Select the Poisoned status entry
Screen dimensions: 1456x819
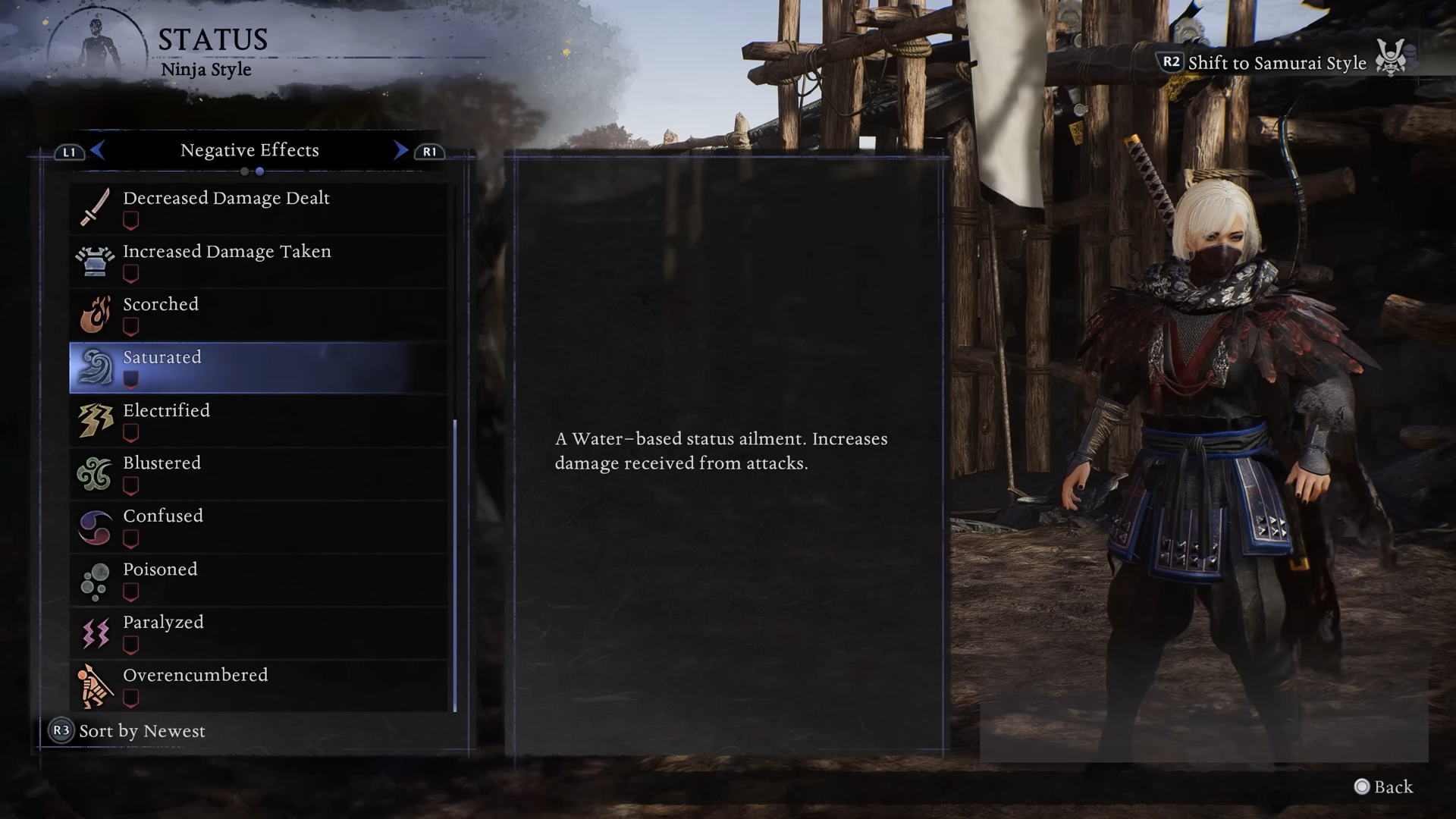click(258, 579)
